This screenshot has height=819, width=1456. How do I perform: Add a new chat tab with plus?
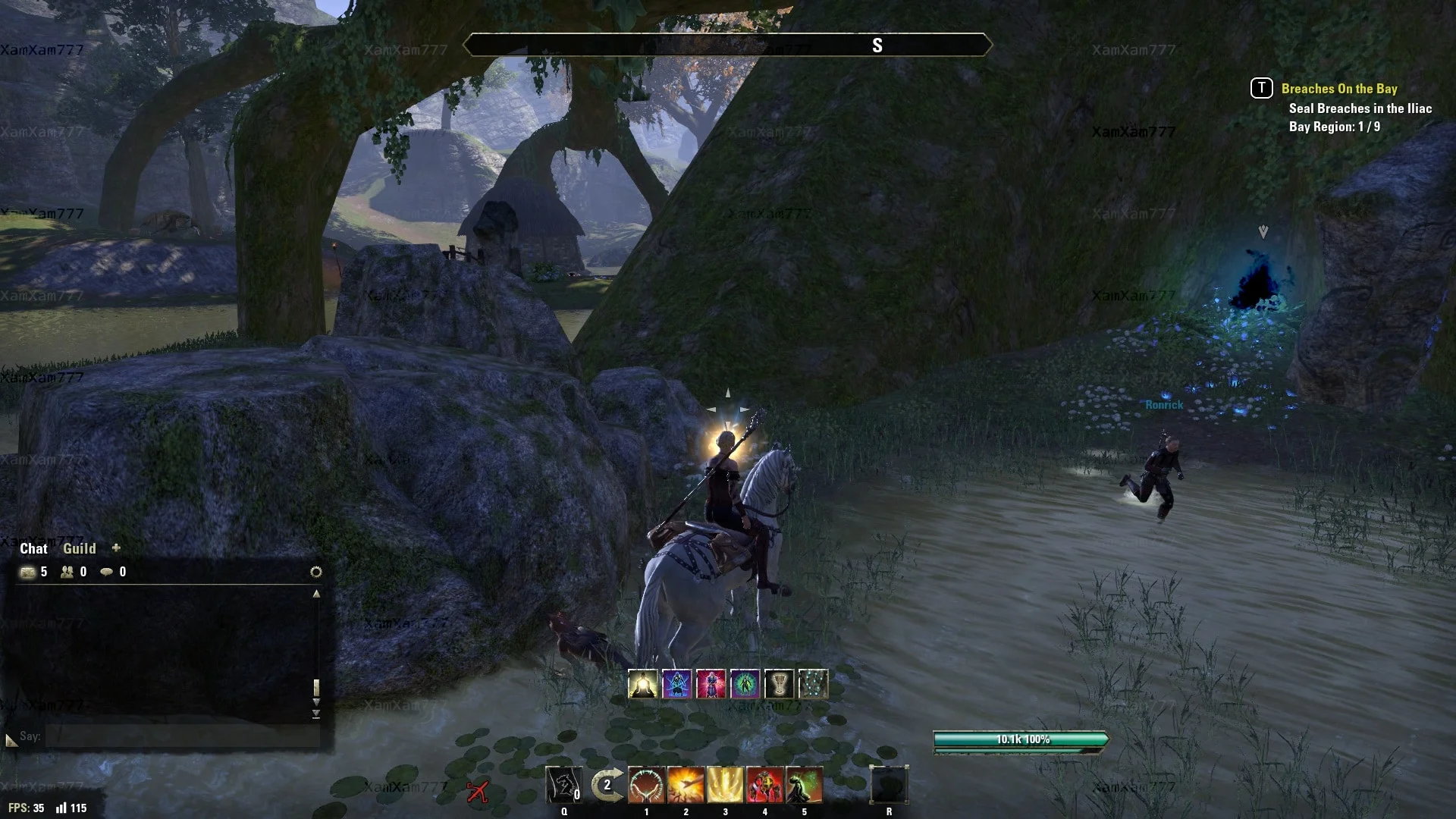(x=116, y=548)
